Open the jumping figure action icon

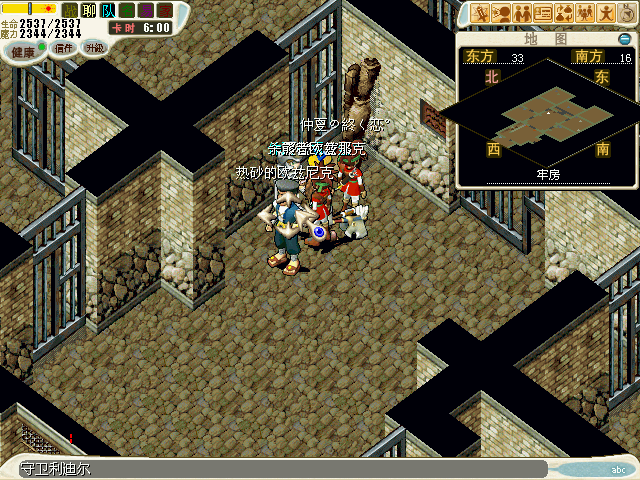[606, 13]
